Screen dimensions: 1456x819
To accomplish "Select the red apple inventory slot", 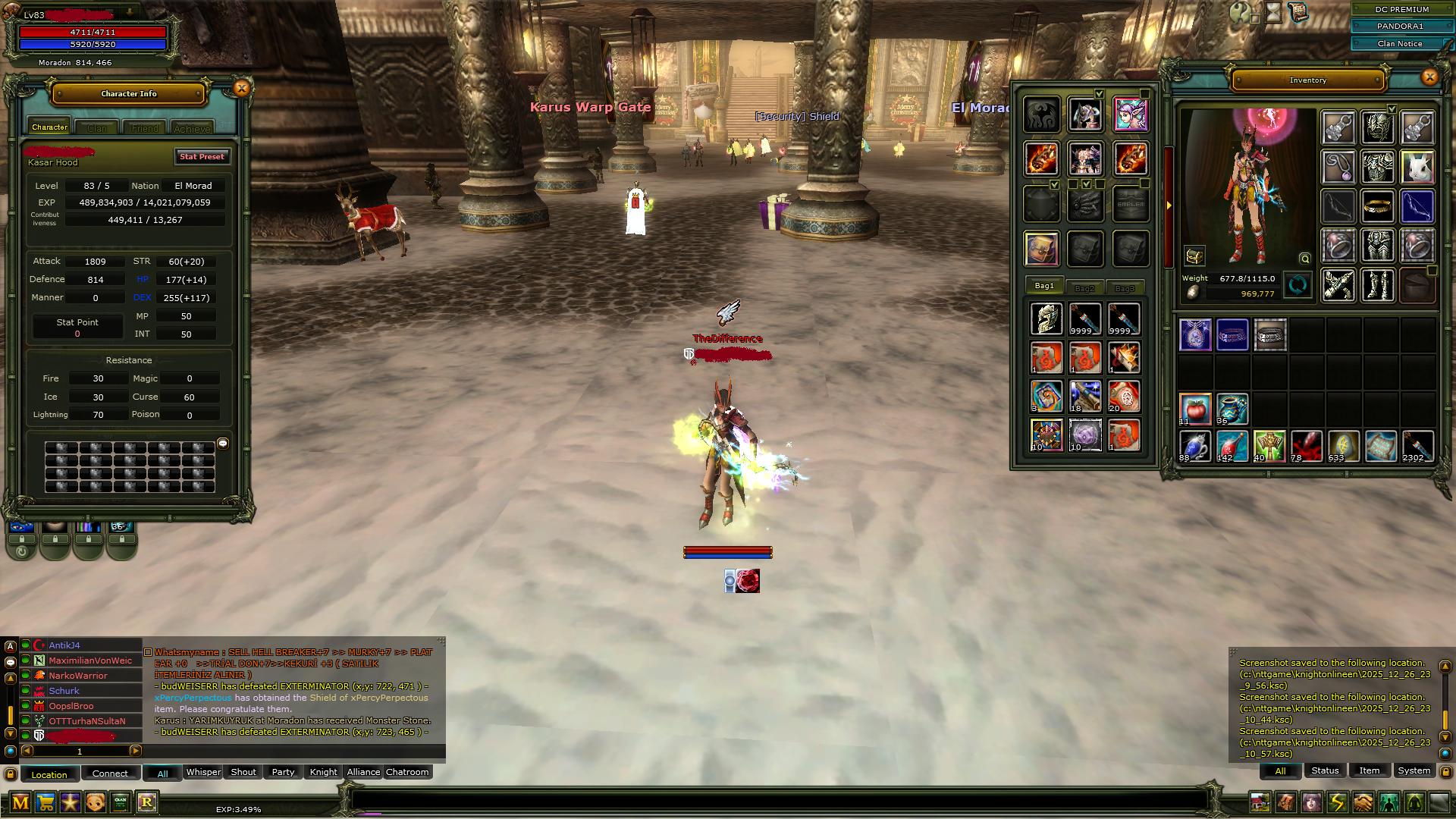I will pos(1195,409).
